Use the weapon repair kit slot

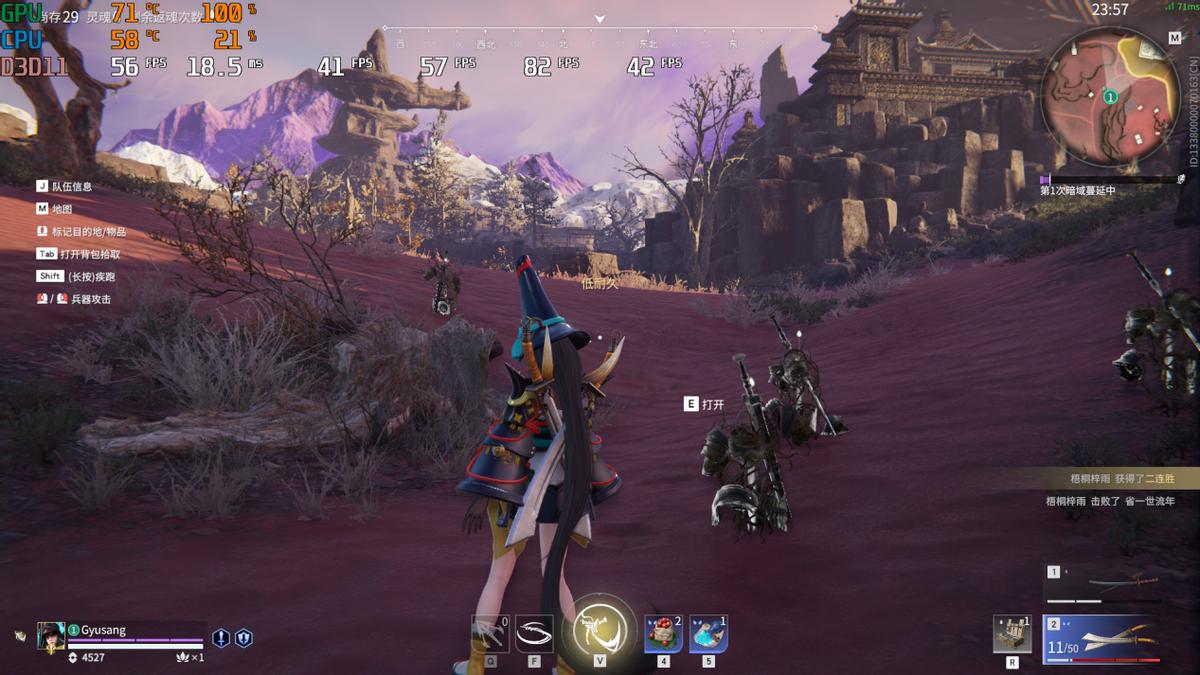pos(1012,634)
